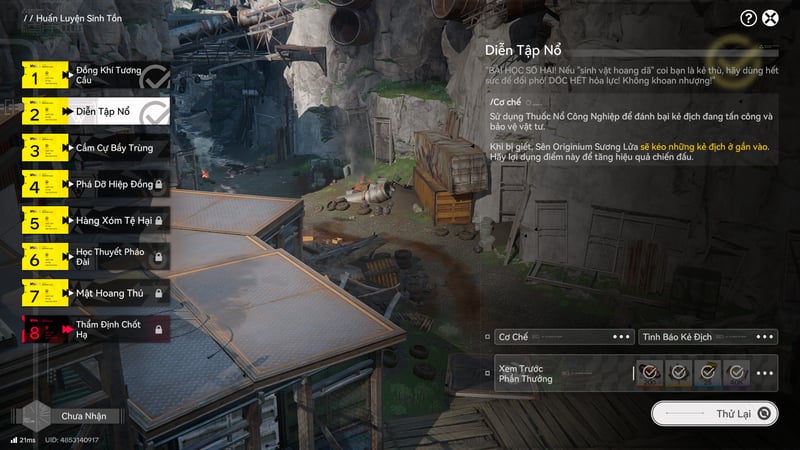Choose stage 3 Cảm Cự Bầy Trùng
This screenshot has height=450, width=800.
(95, 149)
